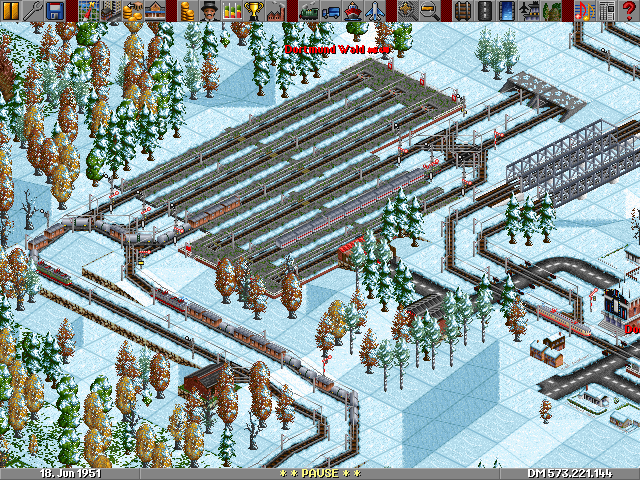The width and height of the screenshot is (640, 480).
Task: Open the station list icon
Action: pos(153,10)
